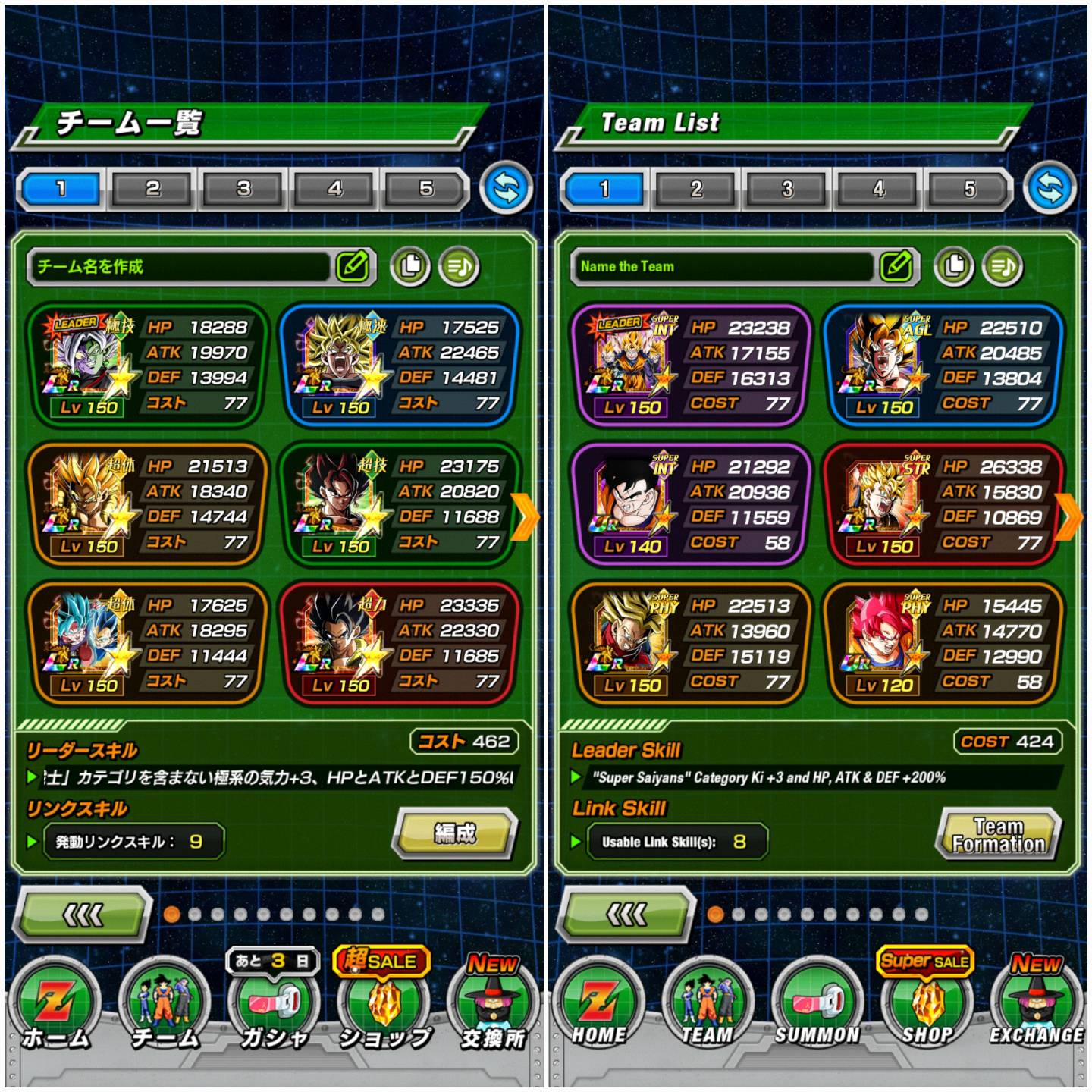Image resolution: width=1092 pixels, height=1092 pixels.
Task: Open the ガシャ summon icon with 3 days left
Action: click(275, 1001)
